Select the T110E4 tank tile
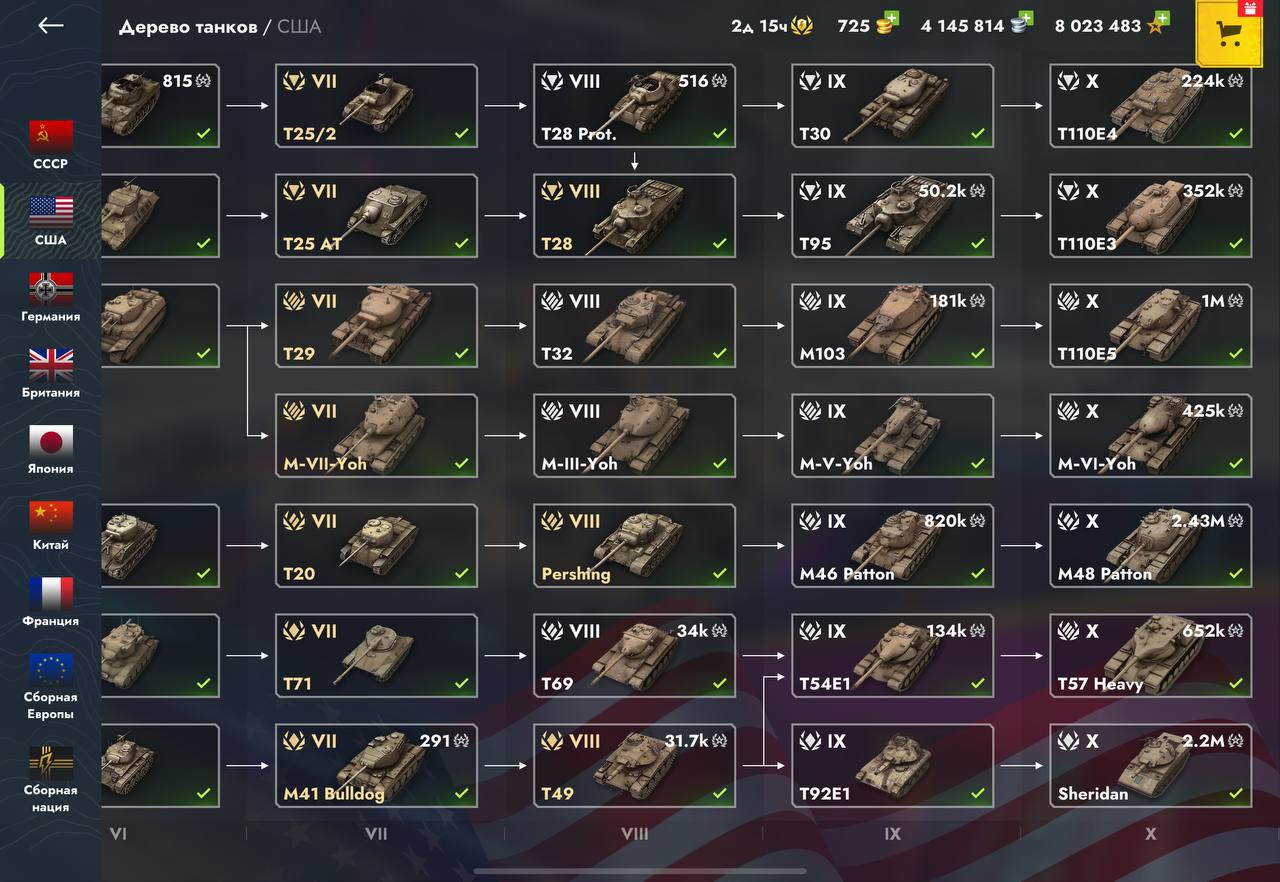 point(1151,106)
